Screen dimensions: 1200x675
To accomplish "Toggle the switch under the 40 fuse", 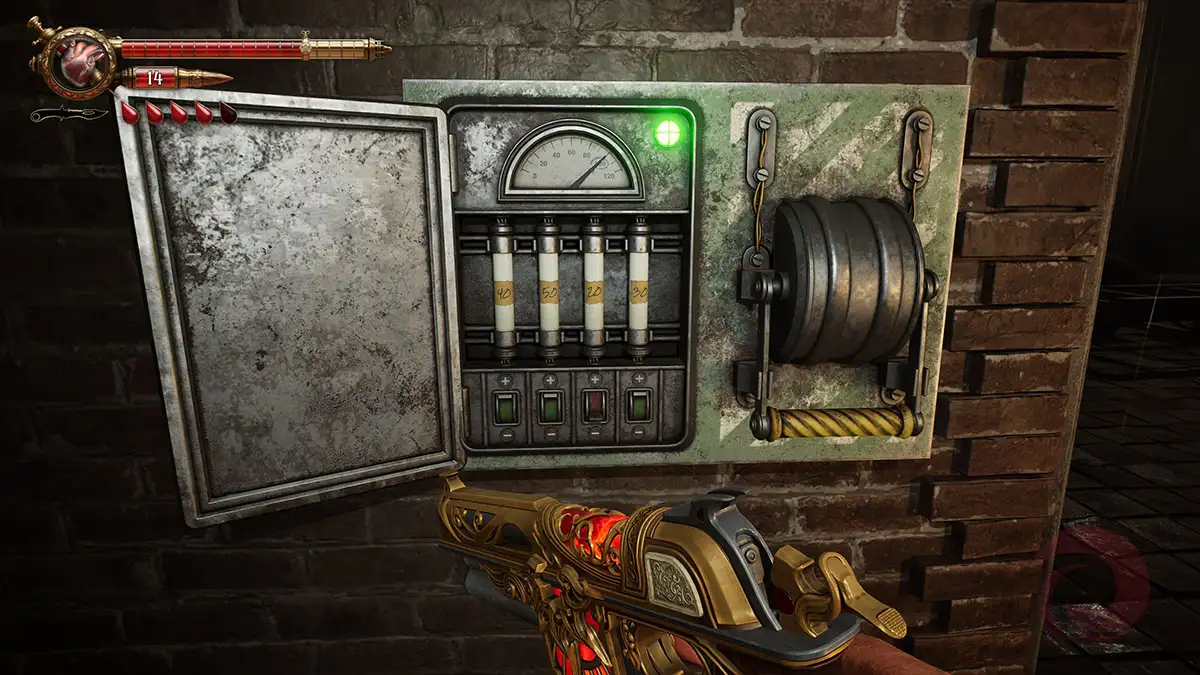I will 503,406.
